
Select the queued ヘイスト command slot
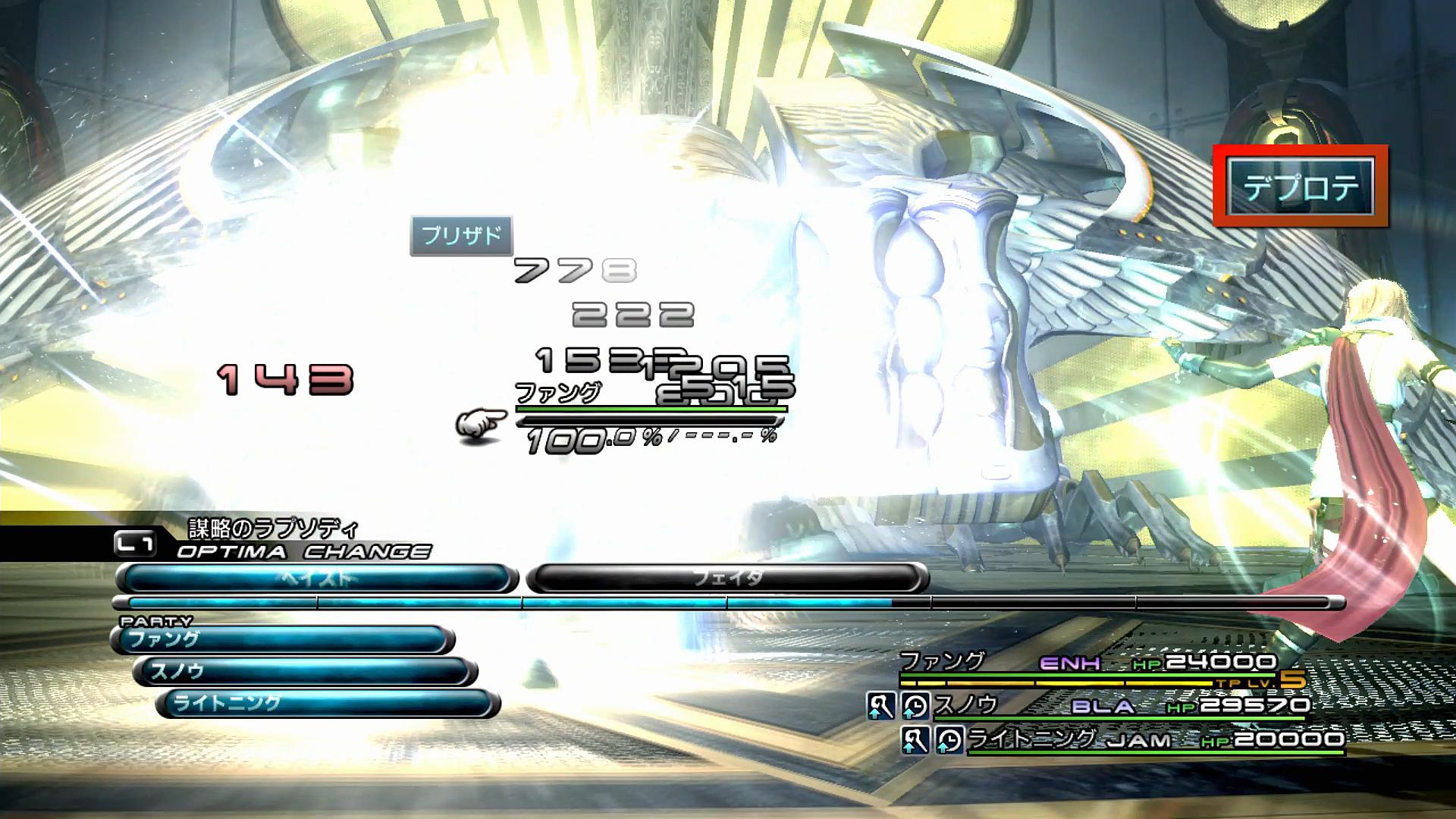coord(317,579)
